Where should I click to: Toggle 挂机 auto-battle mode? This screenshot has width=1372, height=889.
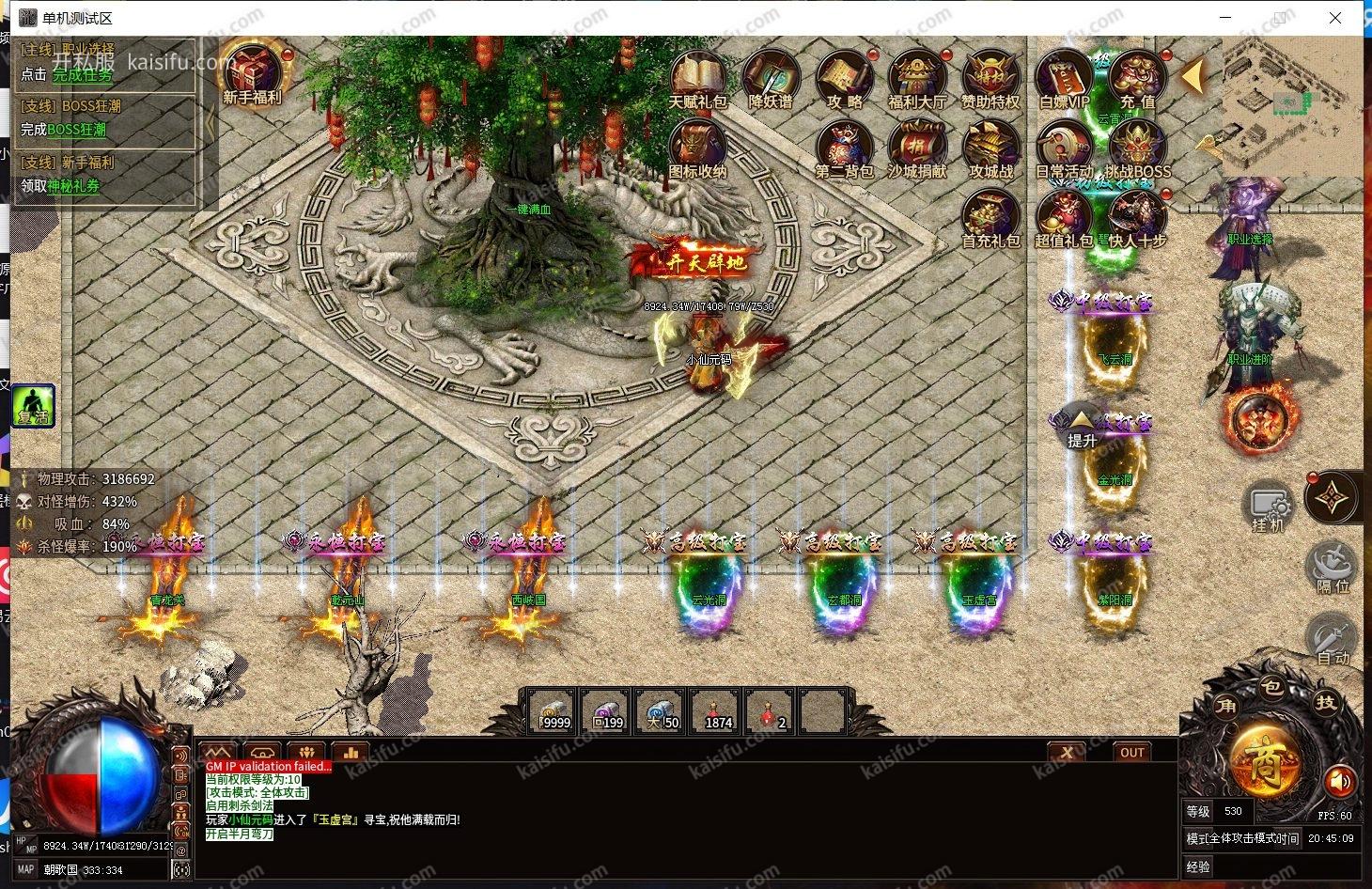1268,507
